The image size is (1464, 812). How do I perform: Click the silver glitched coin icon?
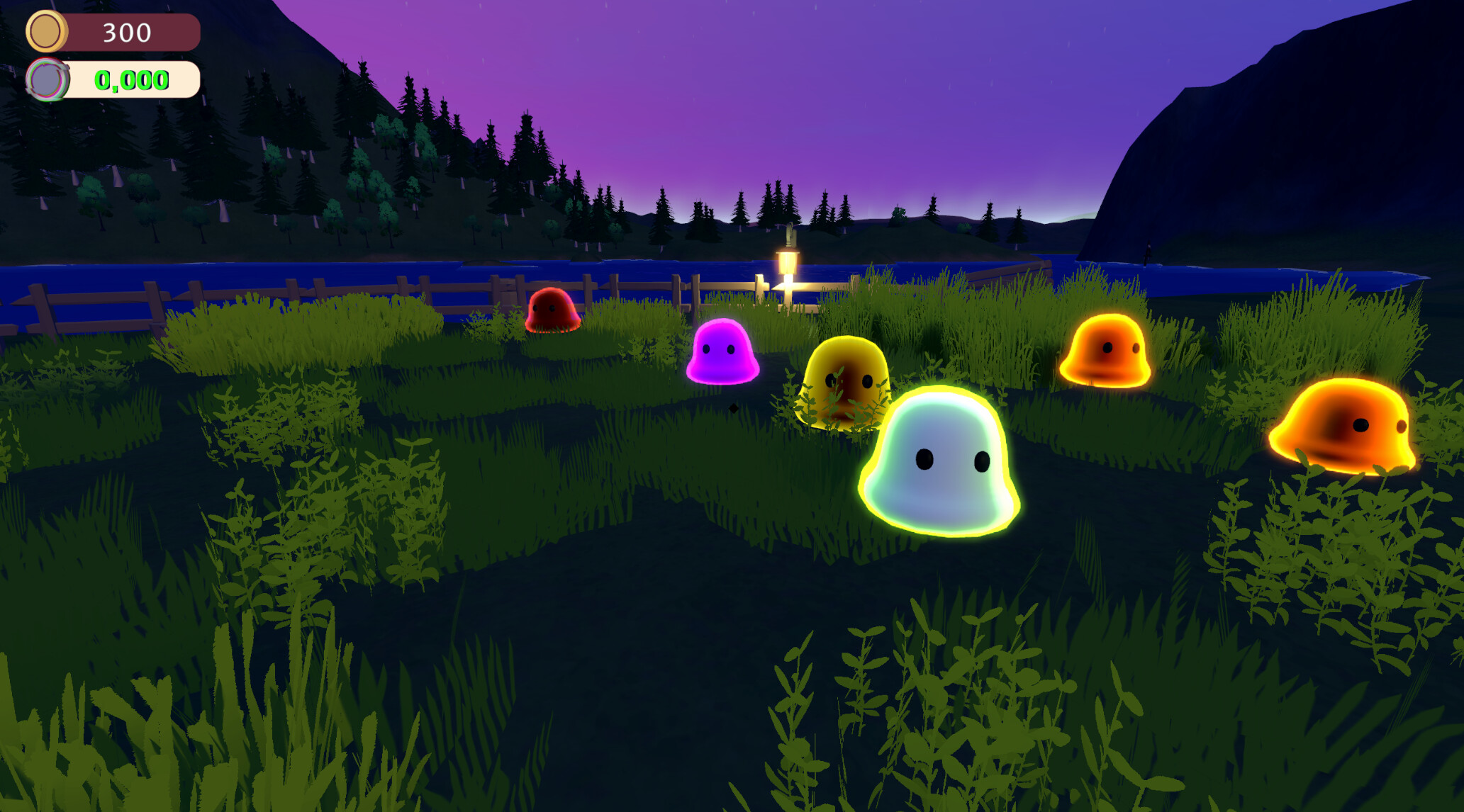point(46,80)
